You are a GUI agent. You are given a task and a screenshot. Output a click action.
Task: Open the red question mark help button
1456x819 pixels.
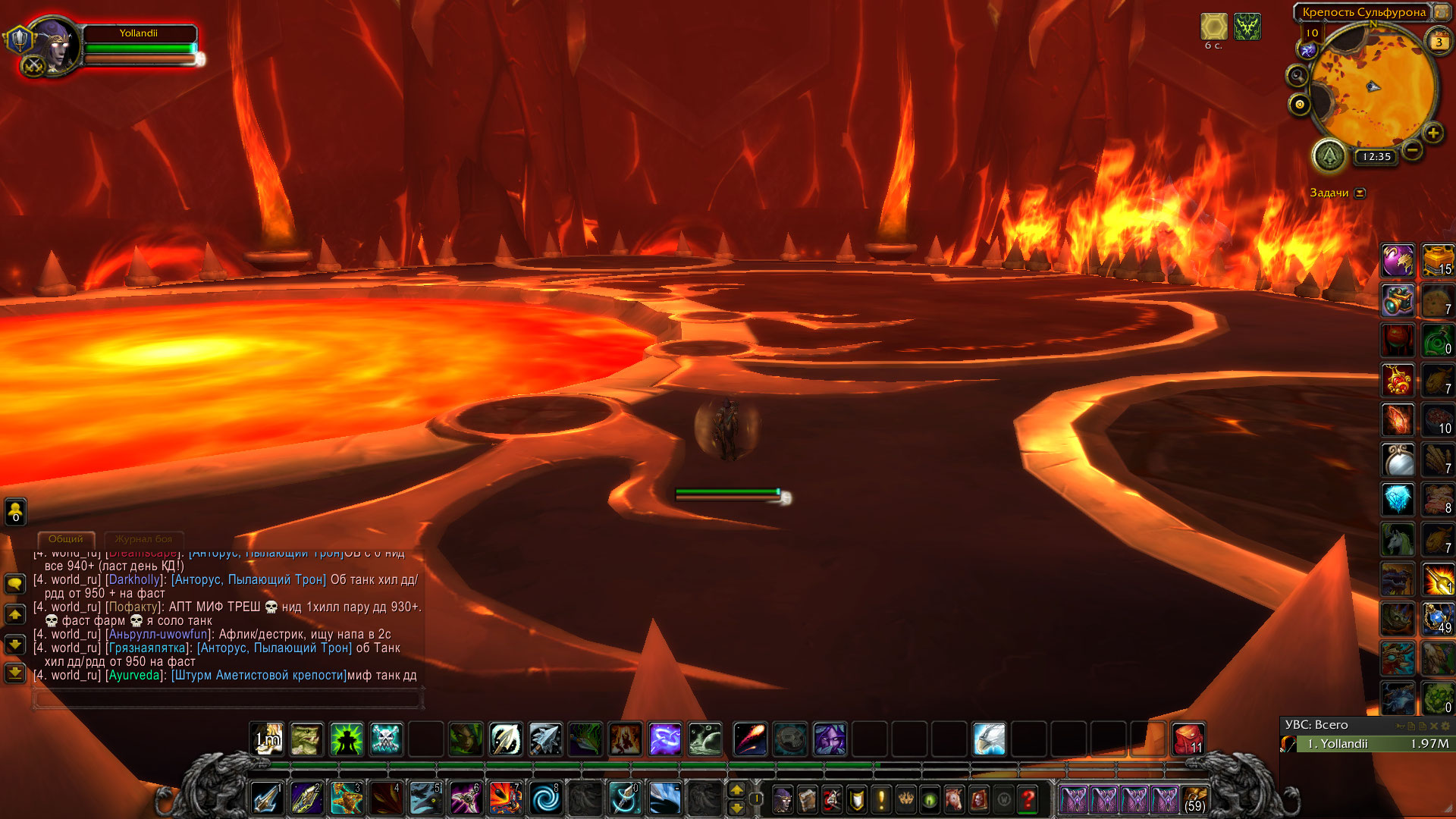tap(1028, 799)
